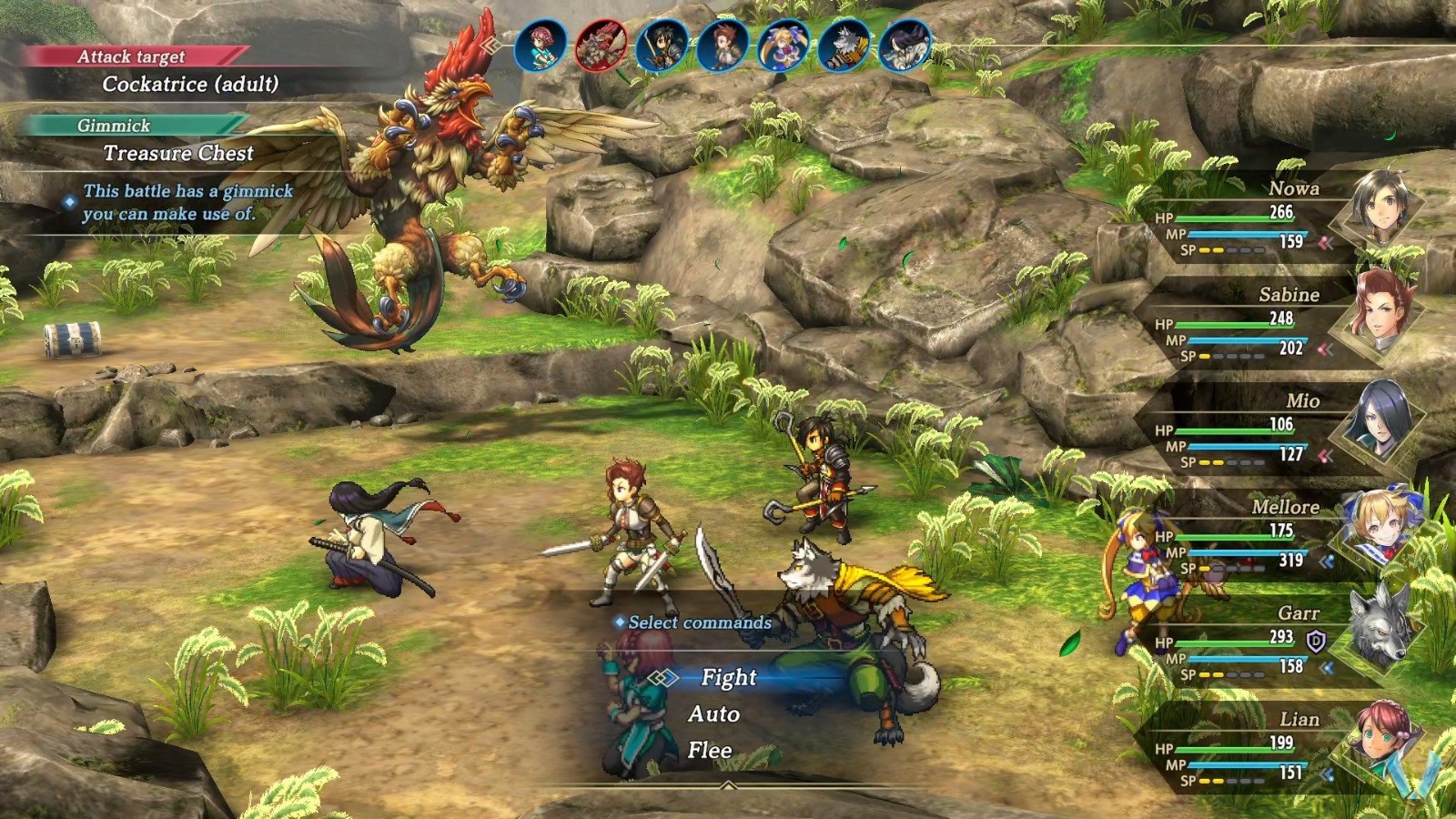Confirm the highlighted Fight command
This screenshot has height=819, width=1456.
(x=728, y=678)
